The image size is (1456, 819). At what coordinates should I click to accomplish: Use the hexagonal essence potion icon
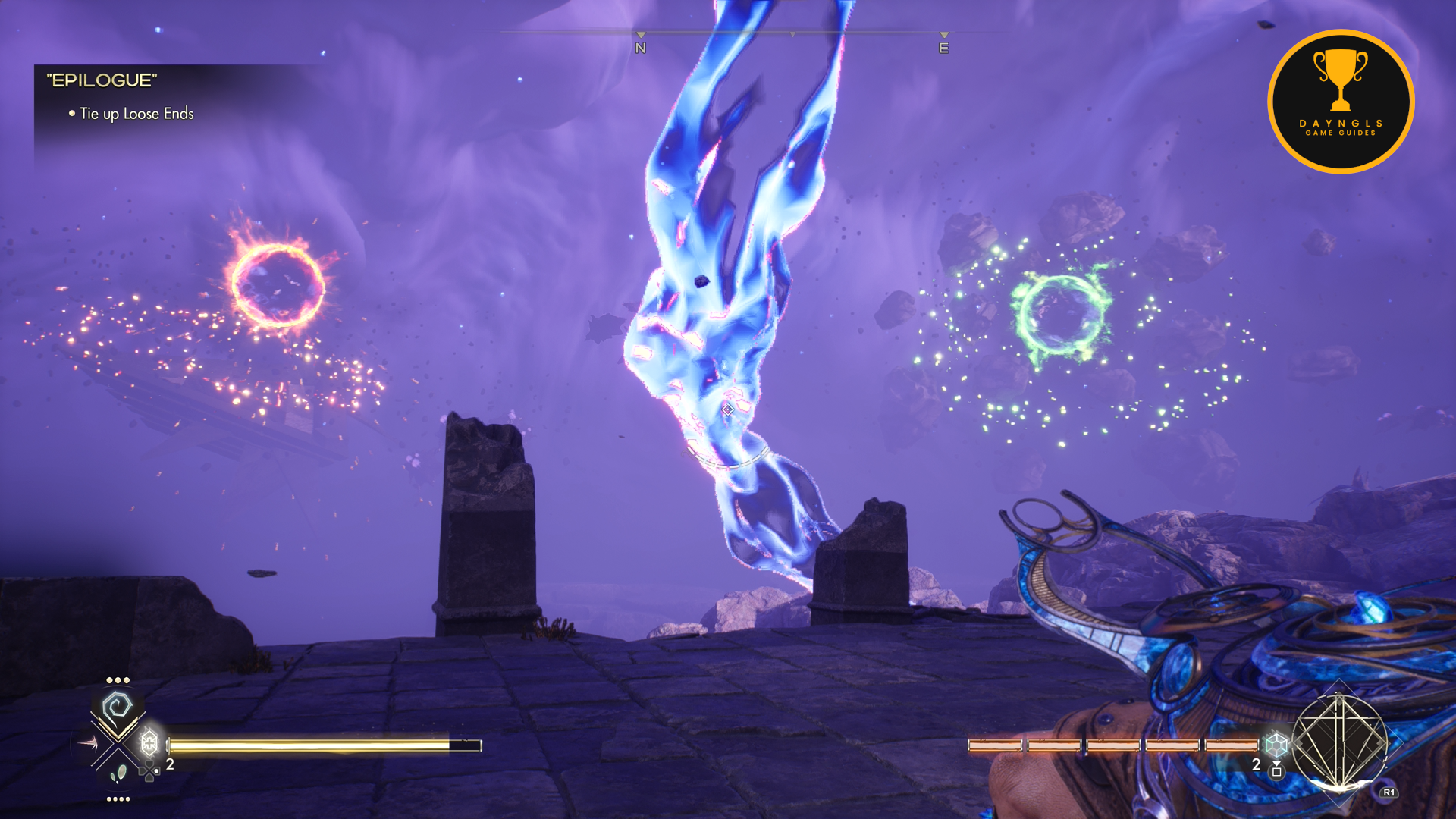click(x=1276, y=744)
